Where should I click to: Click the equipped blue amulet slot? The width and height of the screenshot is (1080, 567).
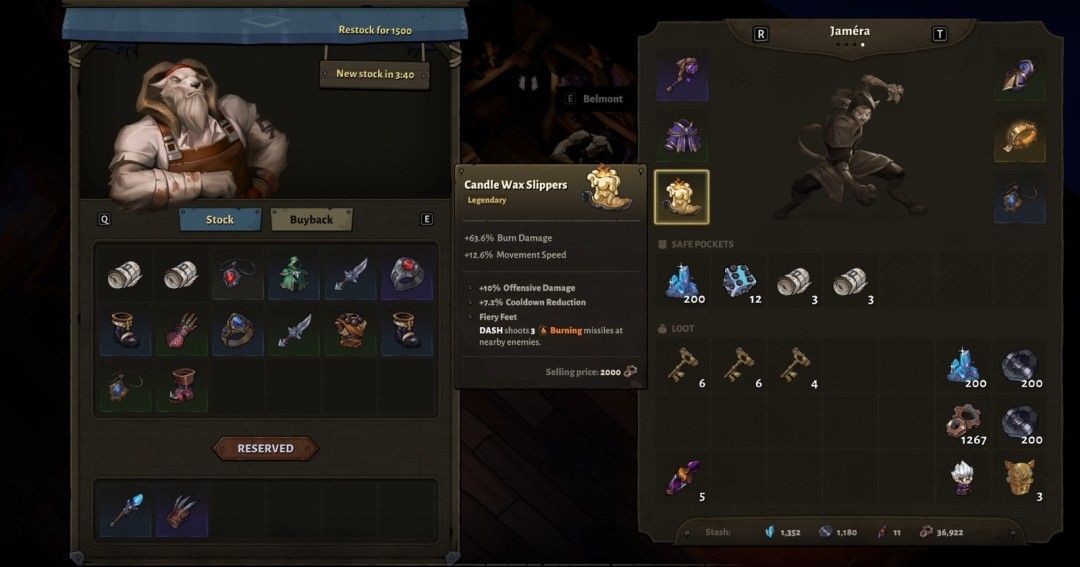coord(1019,196)
